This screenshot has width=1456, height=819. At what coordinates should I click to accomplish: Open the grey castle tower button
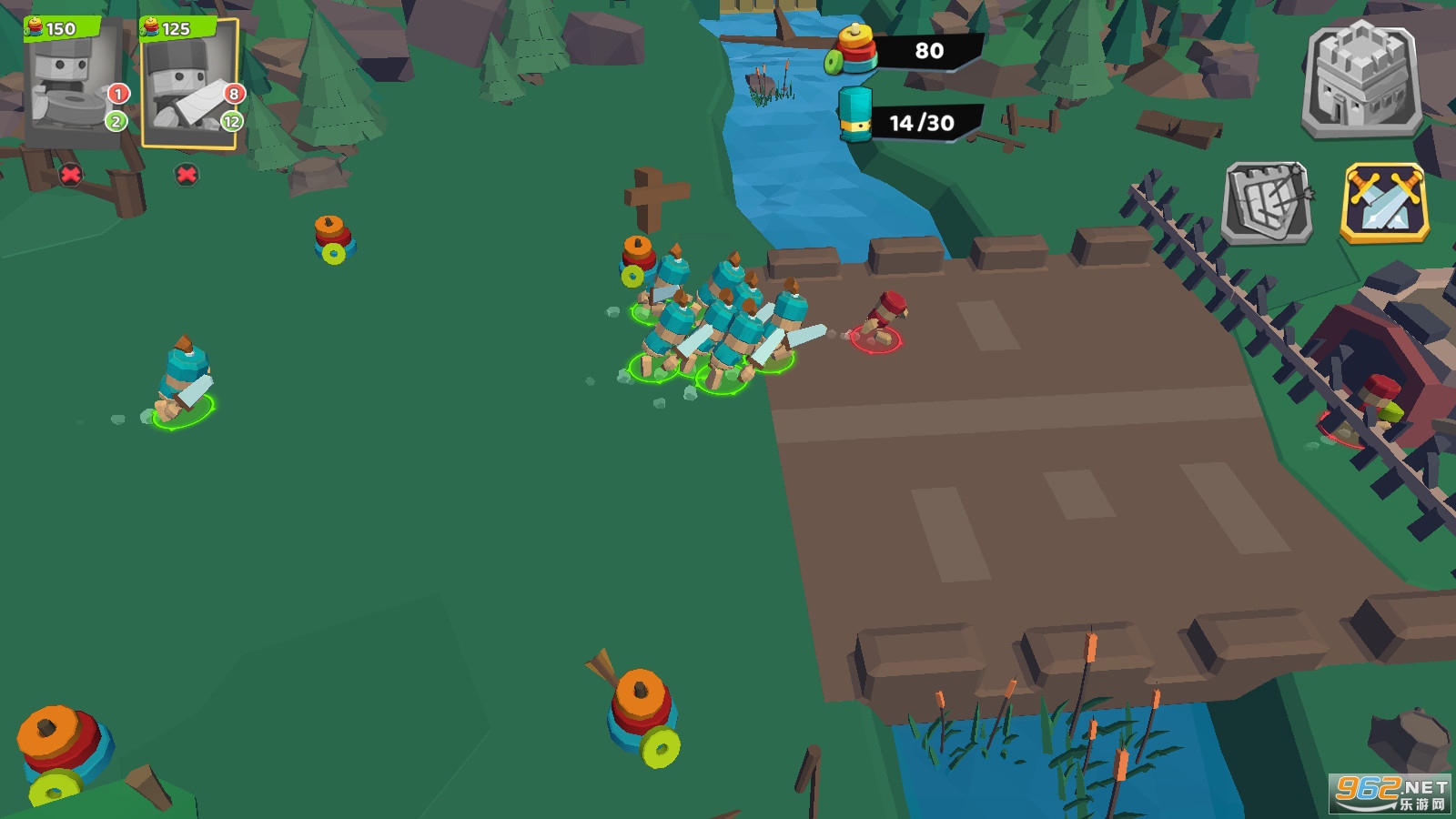tap(1360, 80)
